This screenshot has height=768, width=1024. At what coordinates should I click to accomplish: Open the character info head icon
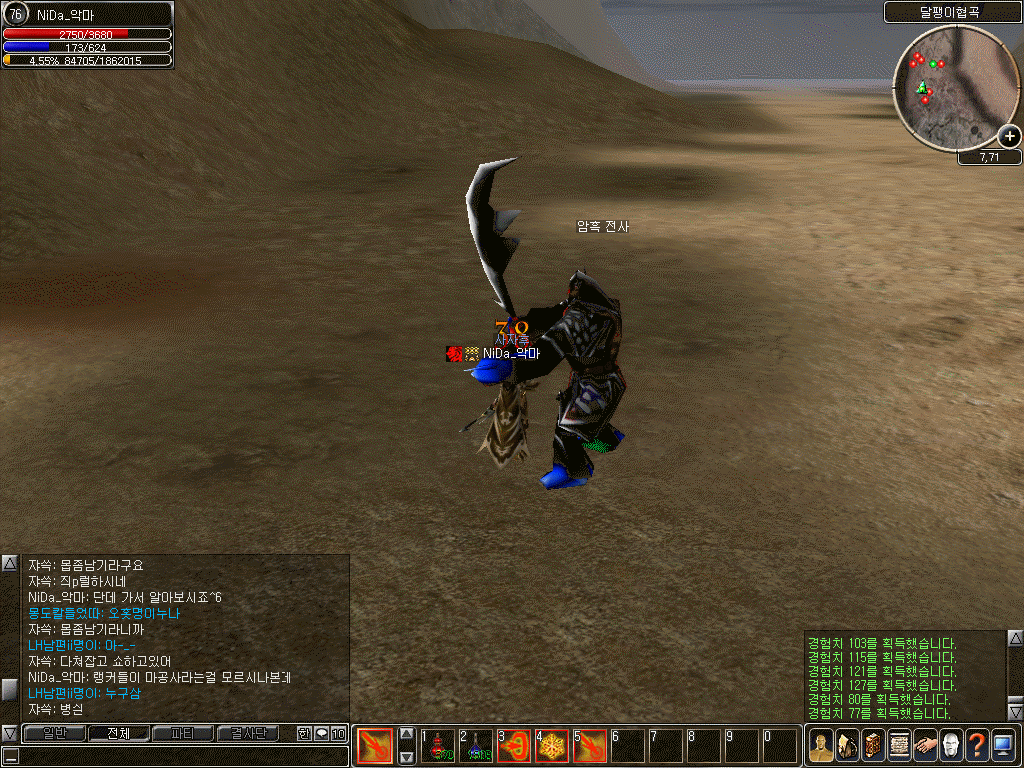[x=821, y=746]
